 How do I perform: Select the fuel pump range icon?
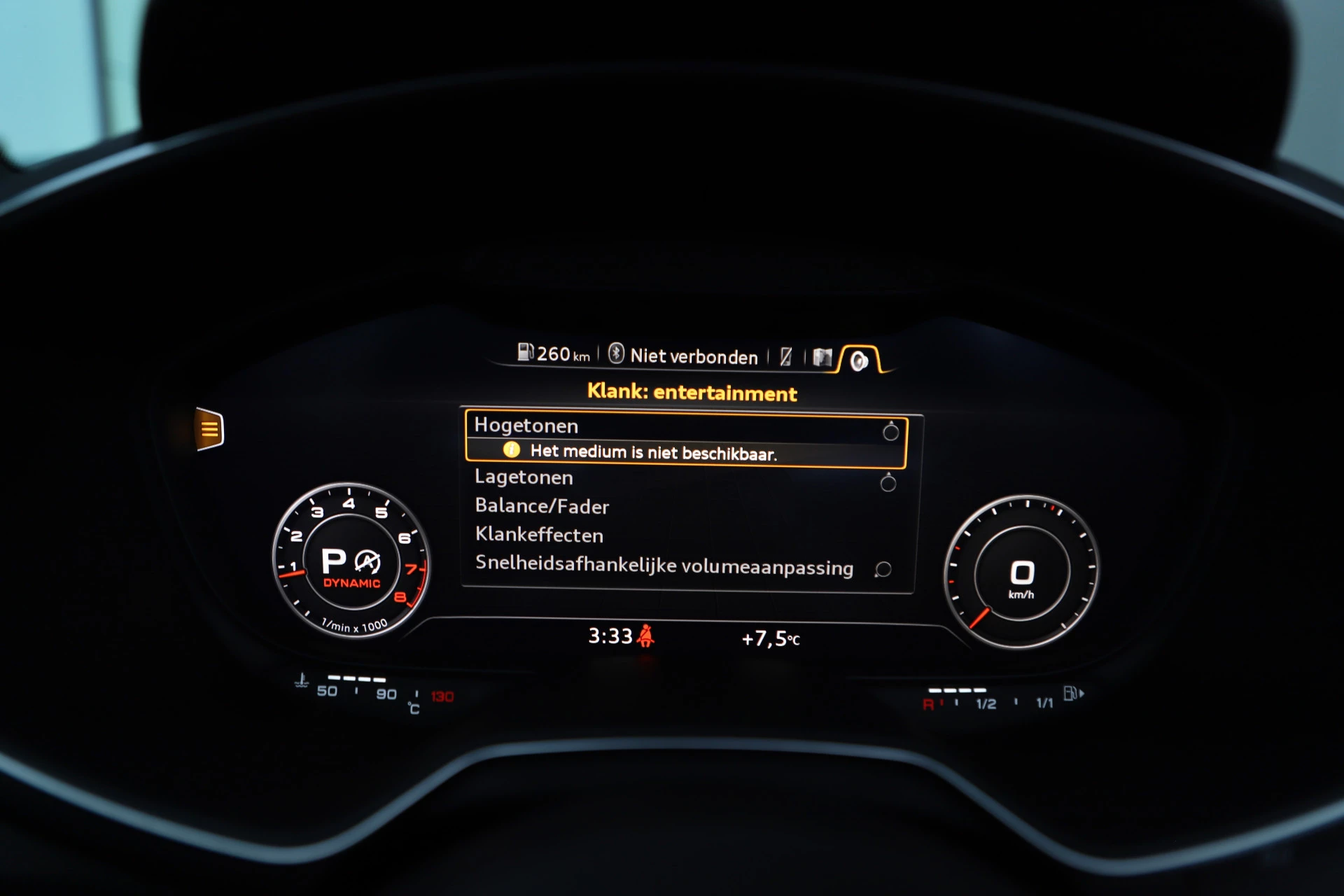pos(526,353)
